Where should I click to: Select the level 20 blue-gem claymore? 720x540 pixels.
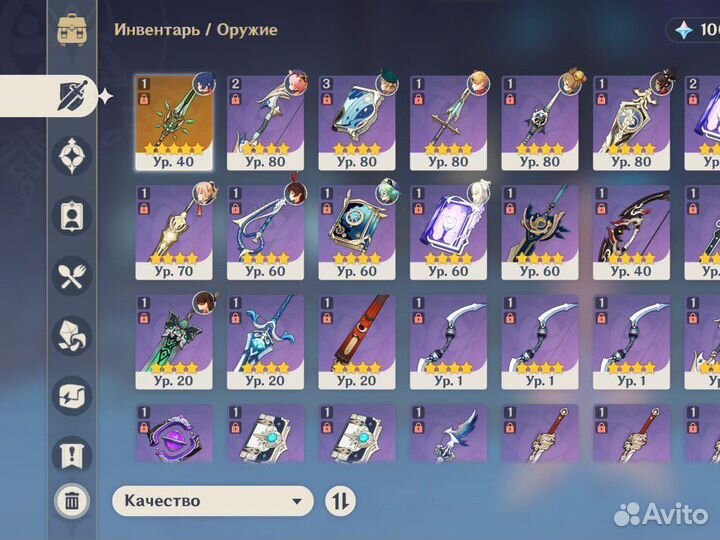point(265,339)
